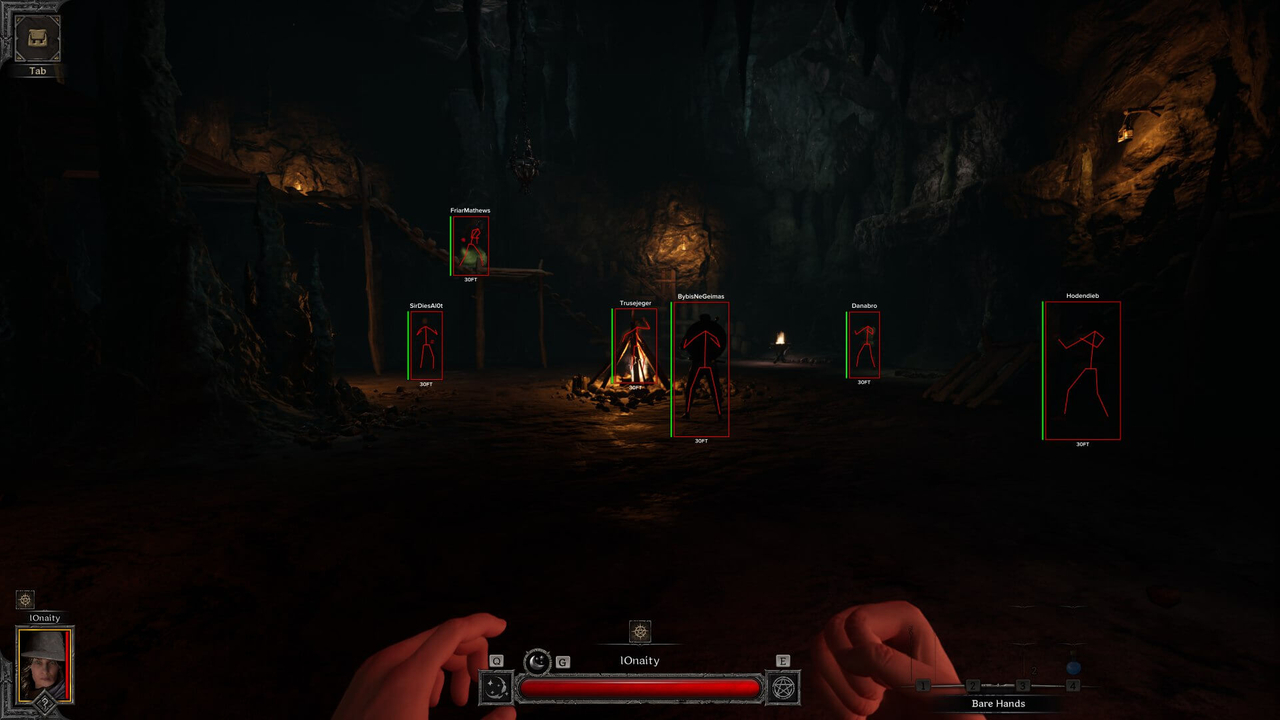
Task: Select FriarMathews' nameplate on the ledge
Action: click(470, 211)
